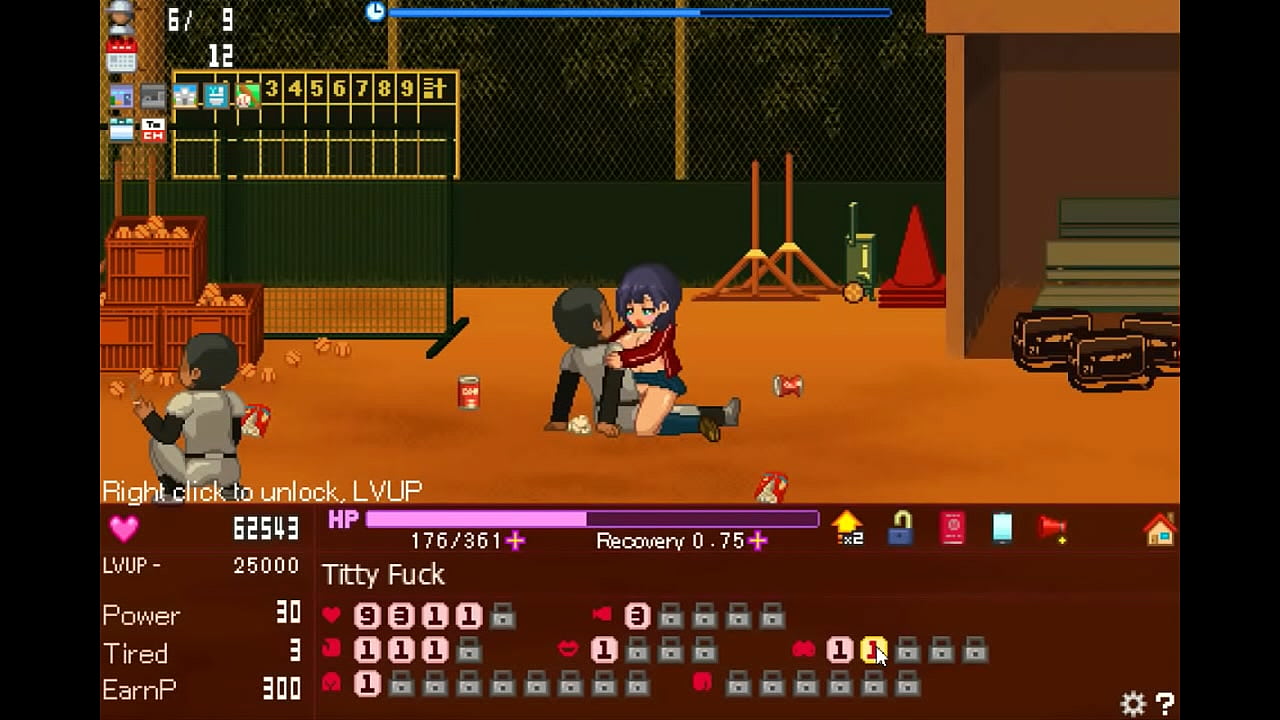Open help via the question mark icon
Viewport: 1280px width, 720px height.
[1164, 704]
